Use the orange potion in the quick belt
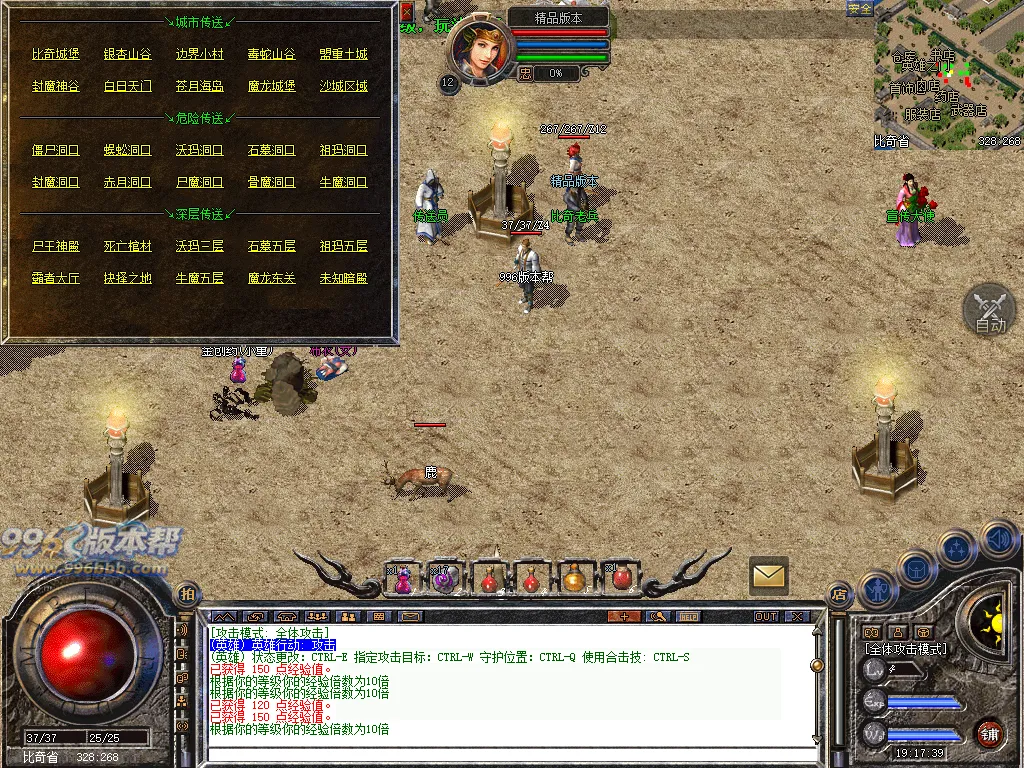1024x768 pixels. click(574, 578)
